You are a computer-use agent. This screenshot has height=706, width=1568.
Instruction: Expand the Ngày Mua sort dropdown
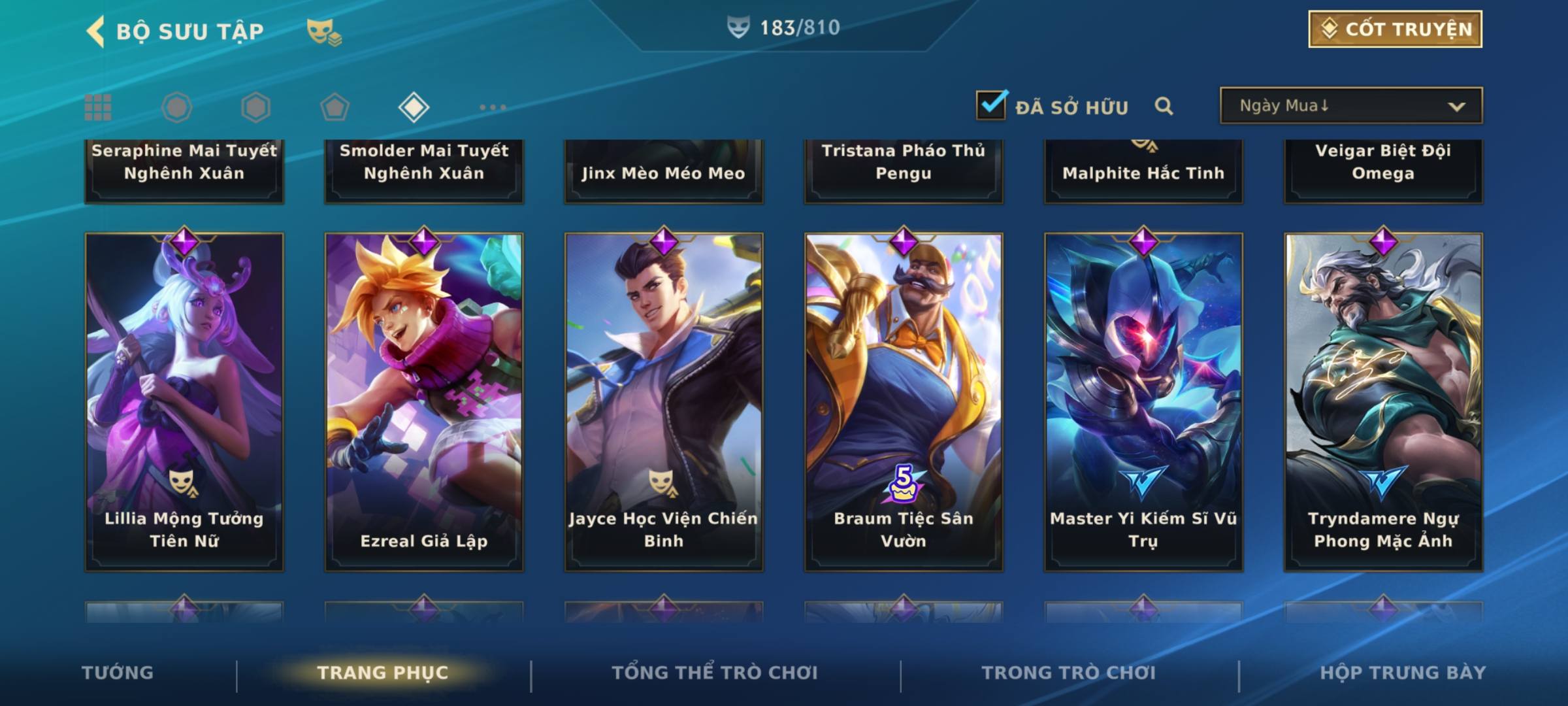point(1351,106)
